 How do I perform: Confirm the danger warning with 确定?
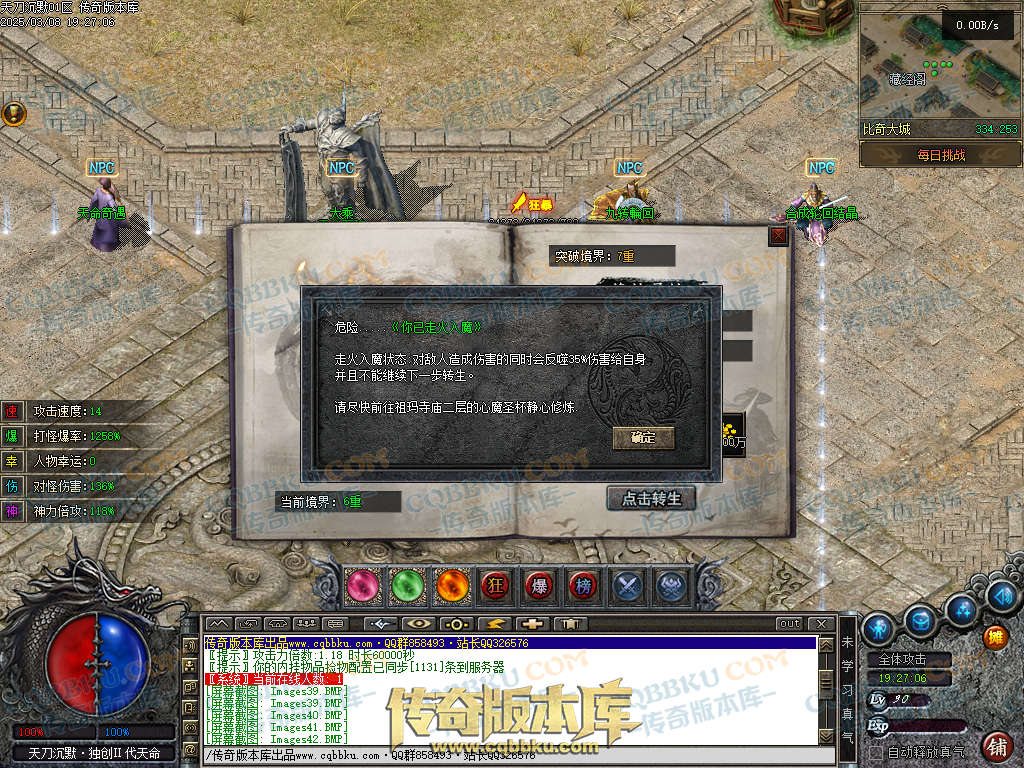tap(643, 438)
